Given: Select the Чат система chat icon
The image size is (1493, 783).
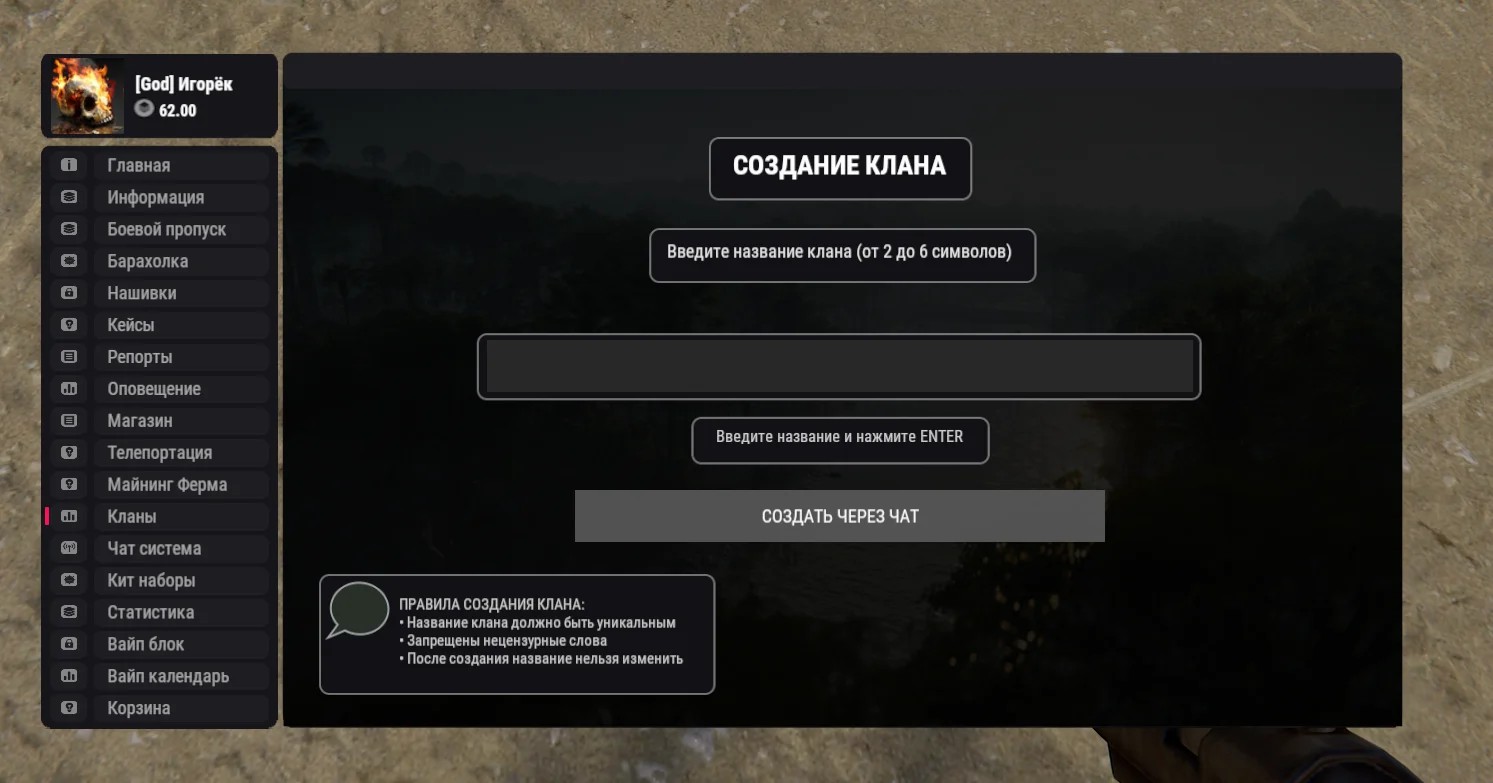Looking at the screenshot, I should click(68, 549).
